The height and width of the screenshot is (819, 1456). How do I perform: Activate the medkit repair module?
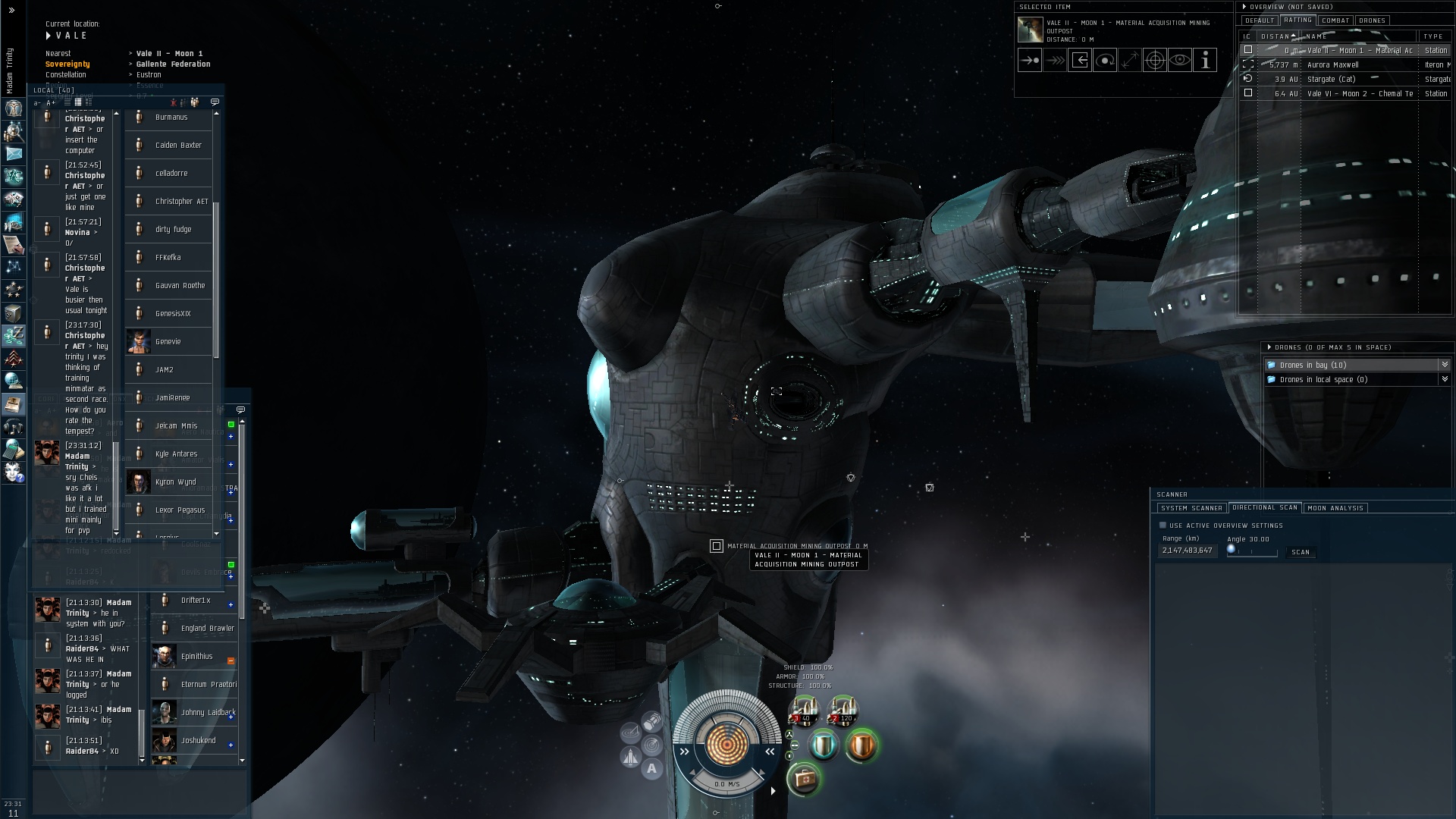803,779
